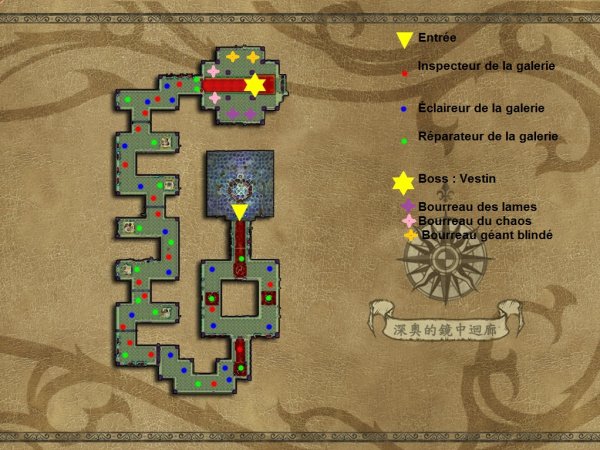
Task: Select the Entrée legend entry
Action: 435,39
